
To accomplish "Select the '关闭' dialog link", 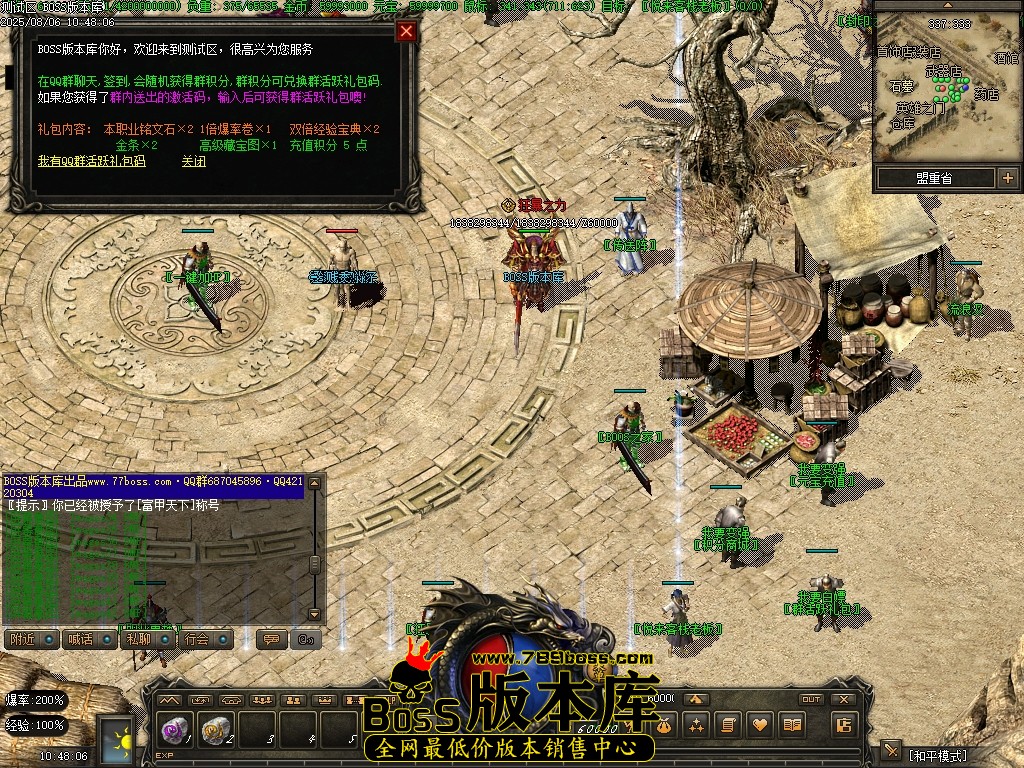I will tap(194, 161).
